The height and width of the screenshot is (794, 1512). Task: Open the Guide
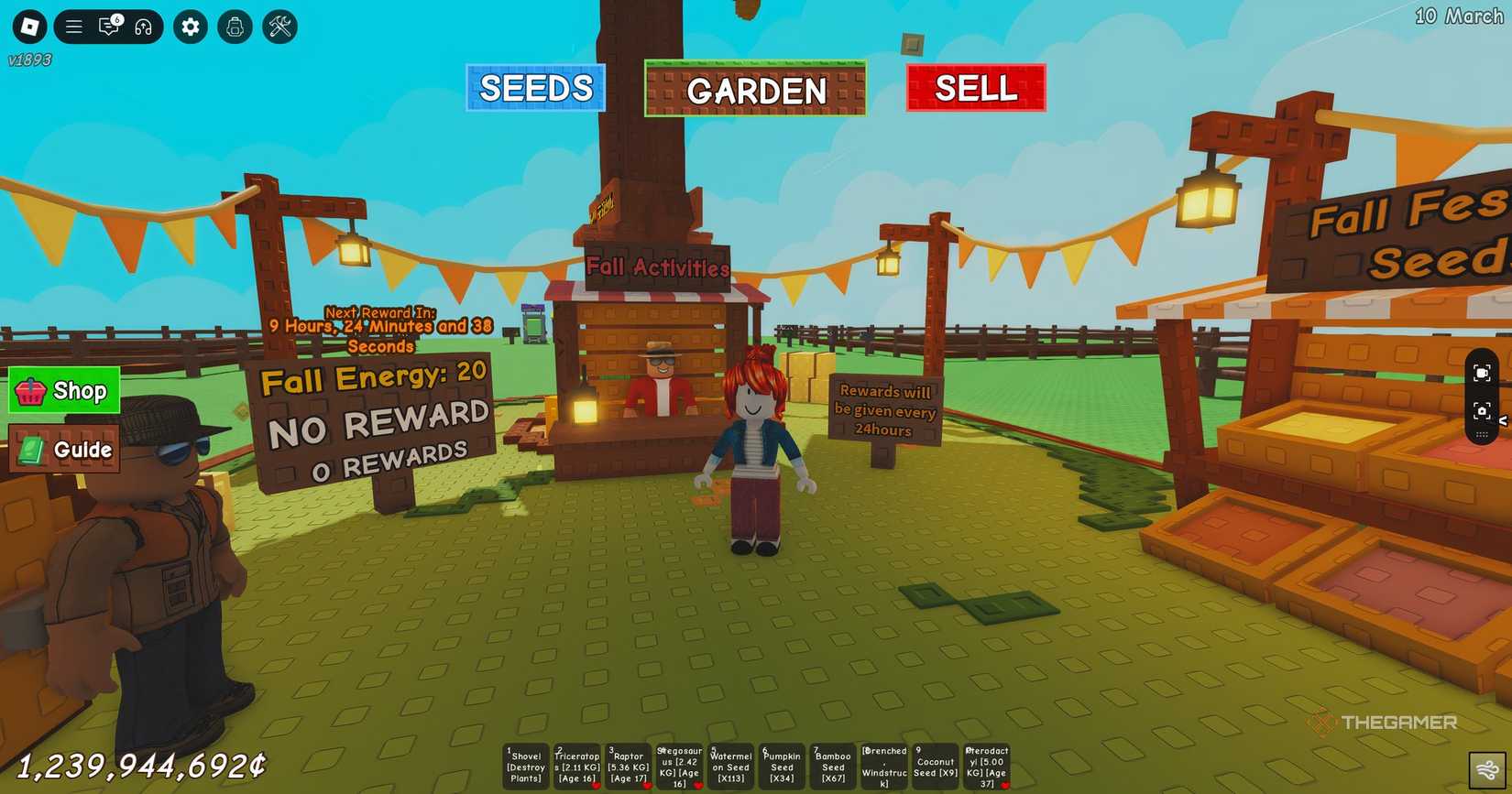coord(62,450)
